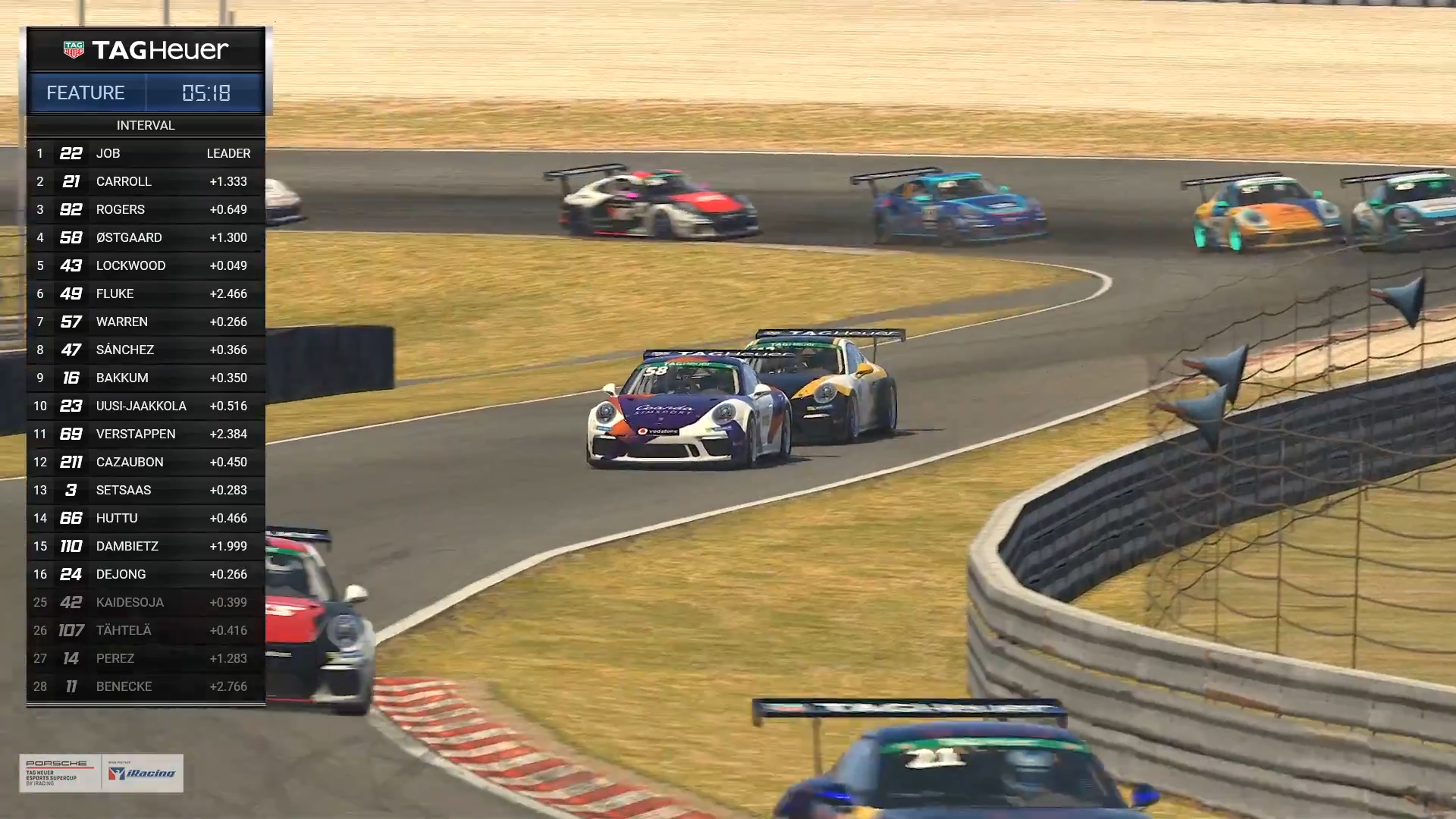Select the Uusi-Jaakkola row

click(x=146, y=406)
